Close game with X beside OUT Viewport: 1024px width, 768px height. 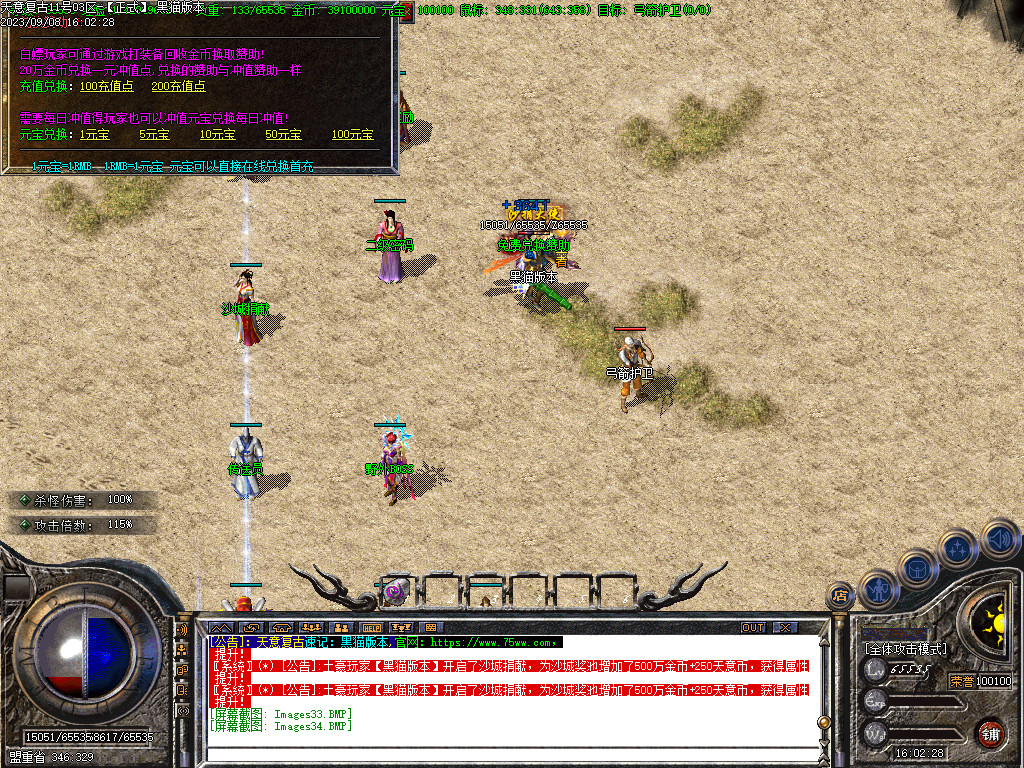pyautogui.click(x=786, y=627)
